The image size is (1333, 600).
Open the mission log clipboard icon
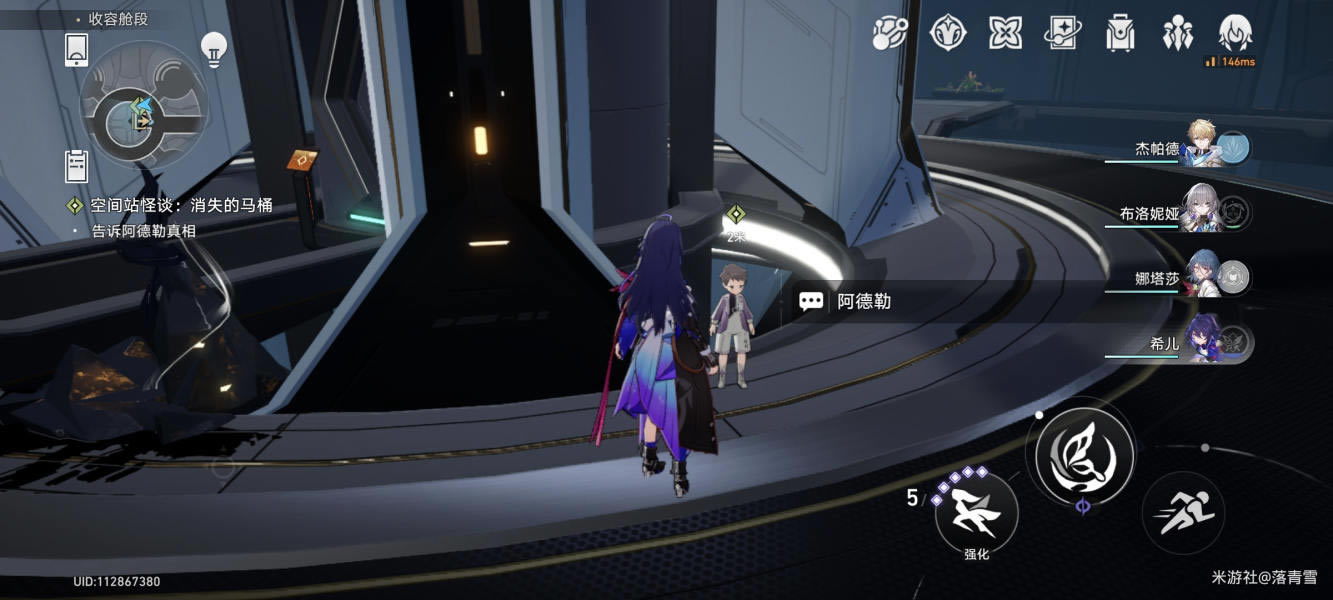click(77, 166)
